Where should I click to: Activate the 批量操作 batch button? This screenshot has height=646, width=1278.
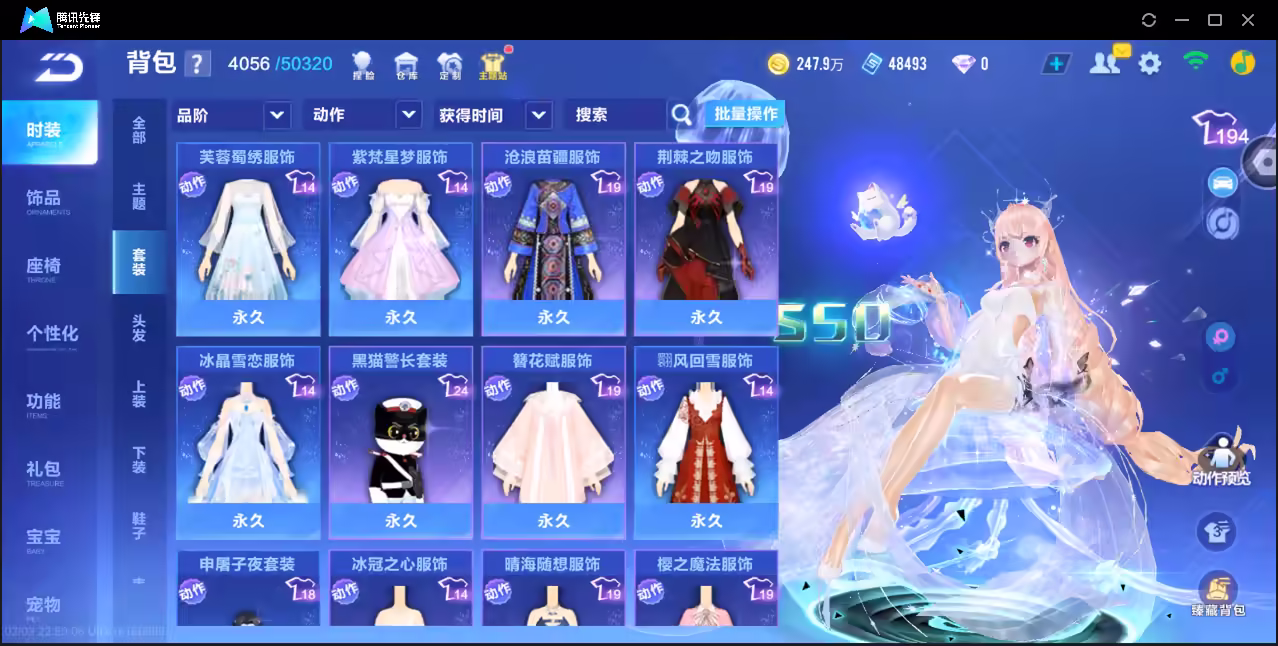click(x=745, y=114)
